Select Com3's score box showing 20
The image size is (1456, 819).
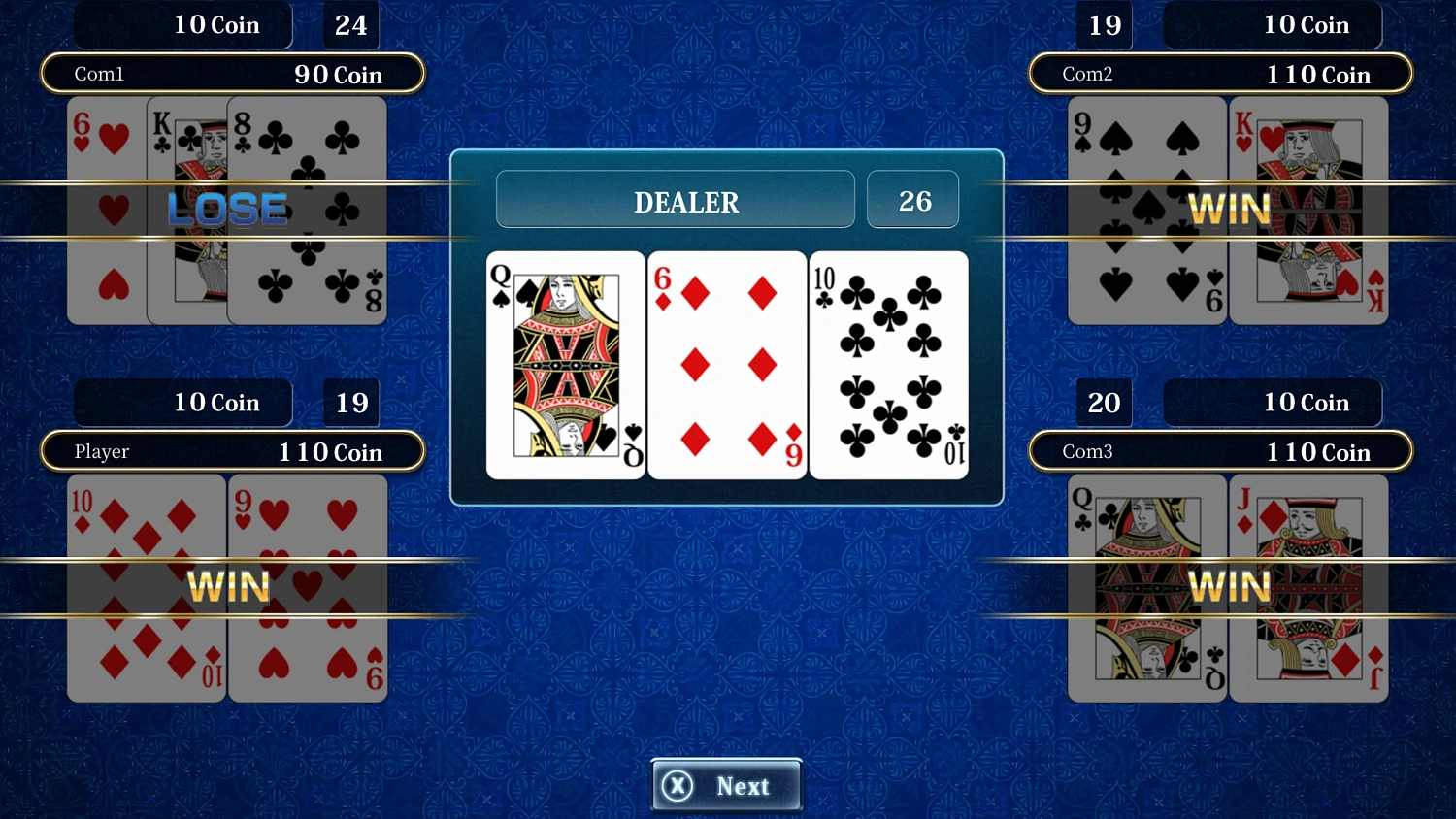point(1104,403)
